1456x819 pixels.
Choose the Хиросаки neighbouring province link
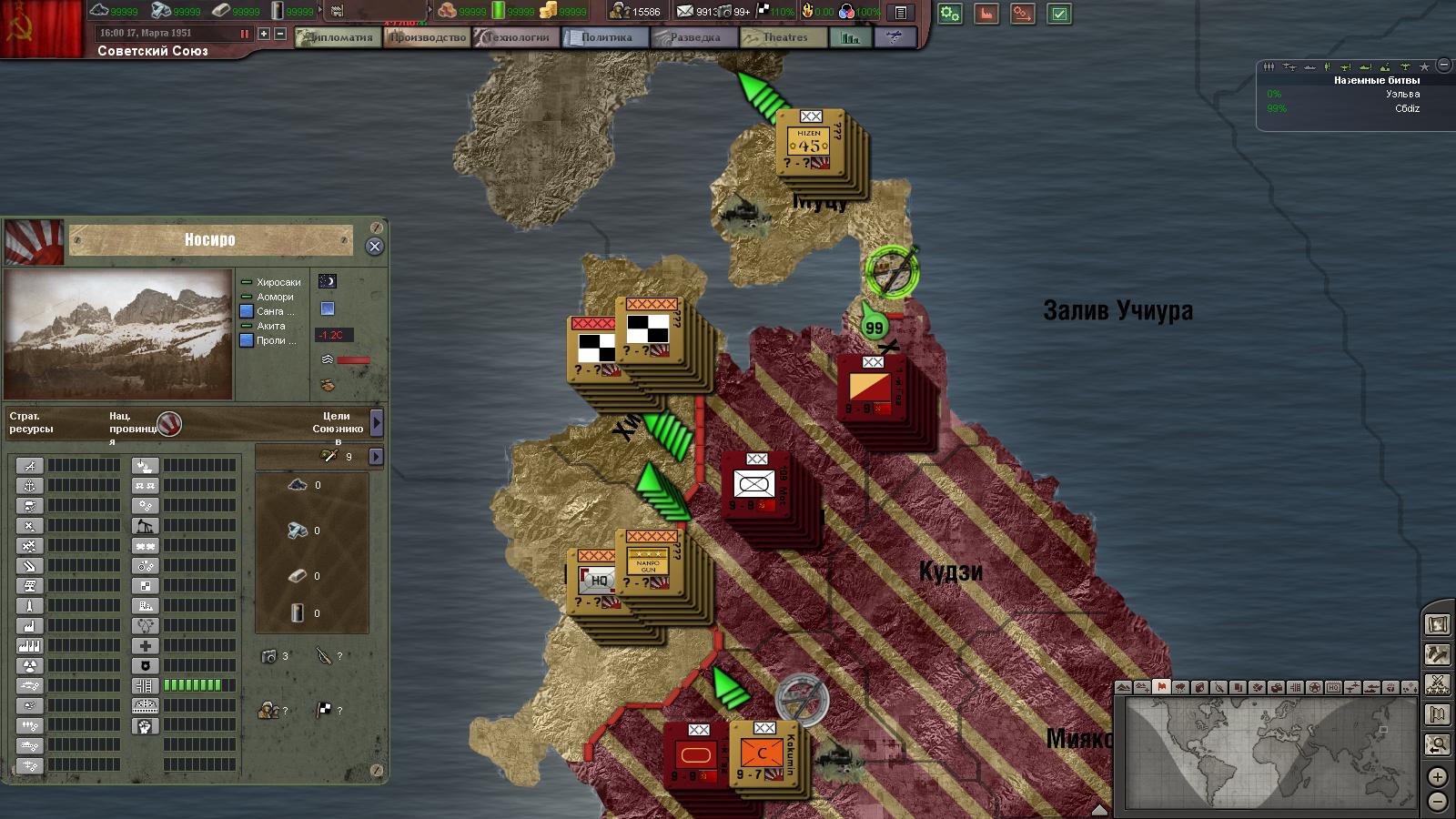(x=278, y=282)
